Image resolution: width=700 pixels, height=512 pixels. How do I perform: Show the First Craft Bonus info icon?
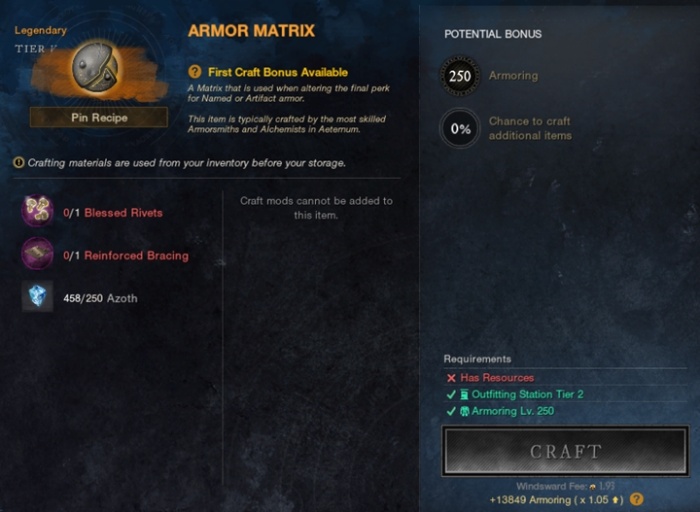coord(195,72)
